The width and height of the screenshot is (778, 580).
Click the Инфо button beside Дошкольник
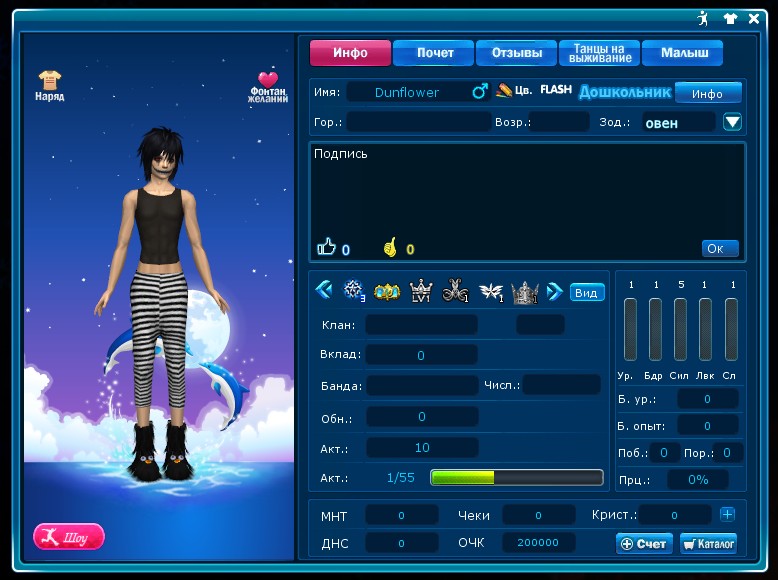point(707,93)
